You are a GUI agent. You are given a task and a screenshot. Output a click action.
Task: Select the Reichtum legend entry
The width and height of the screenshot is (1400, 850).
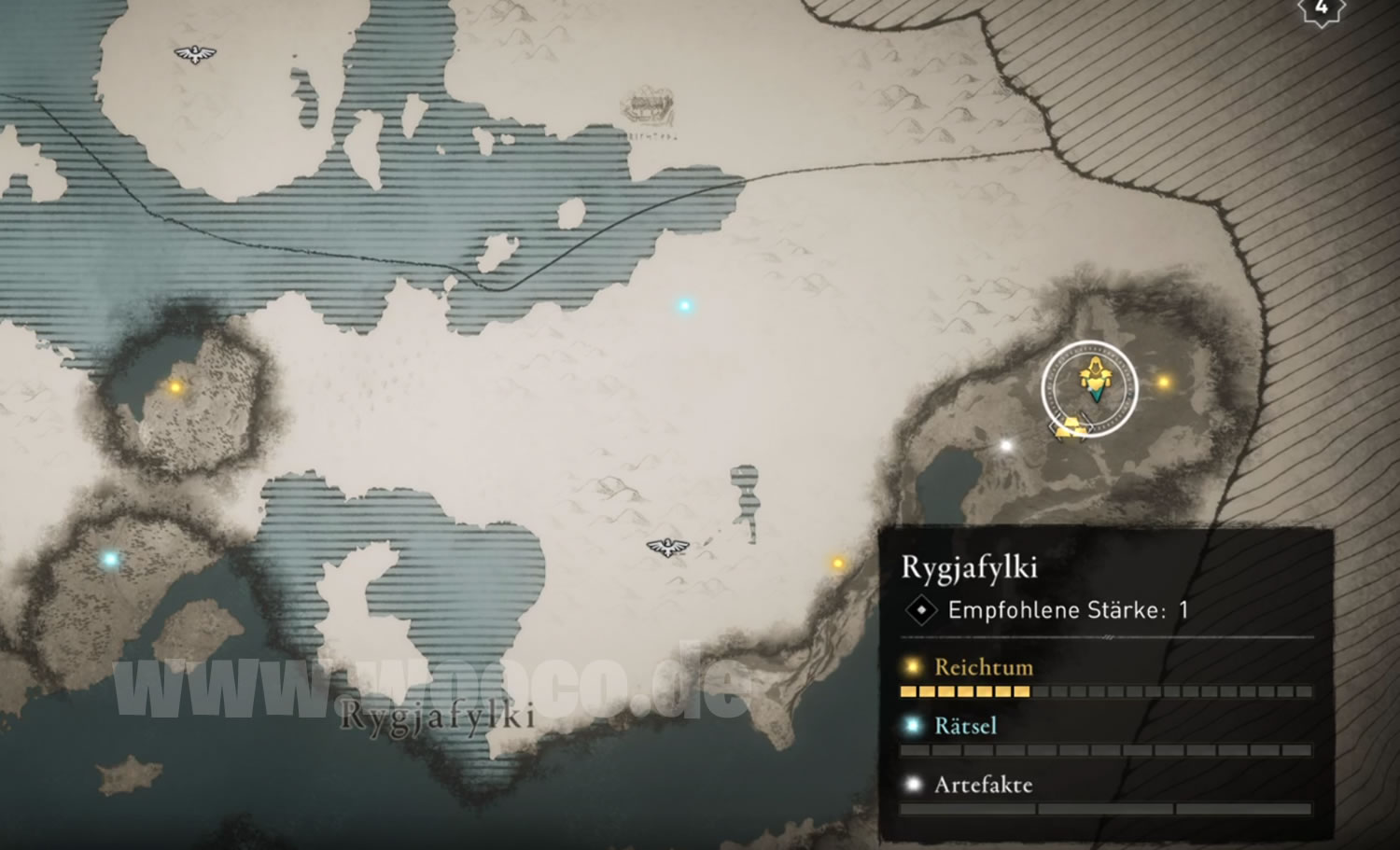click(983, 667)
